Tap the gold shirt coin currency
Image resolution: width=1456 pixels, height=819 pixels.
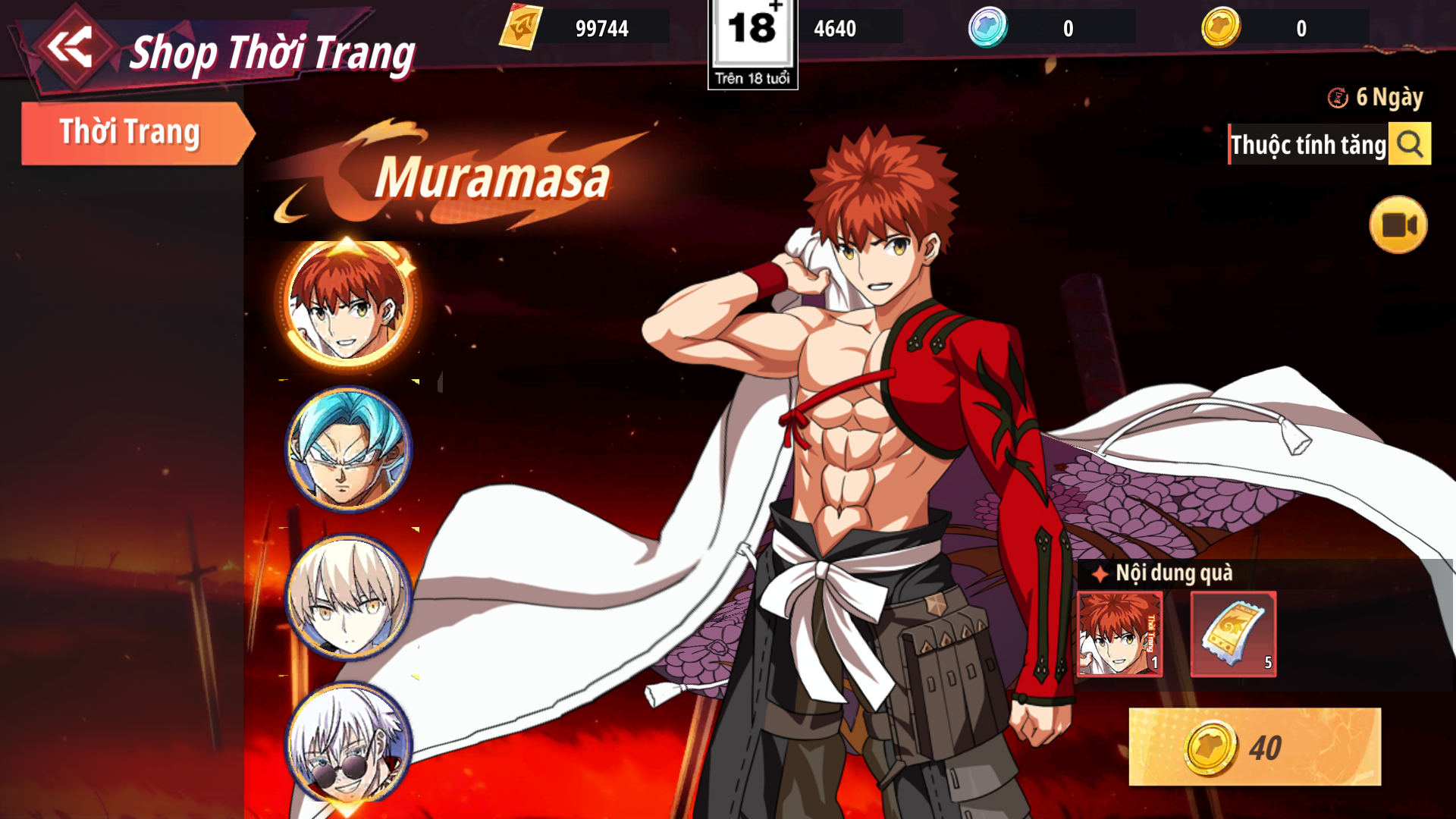pos(1221,27)
